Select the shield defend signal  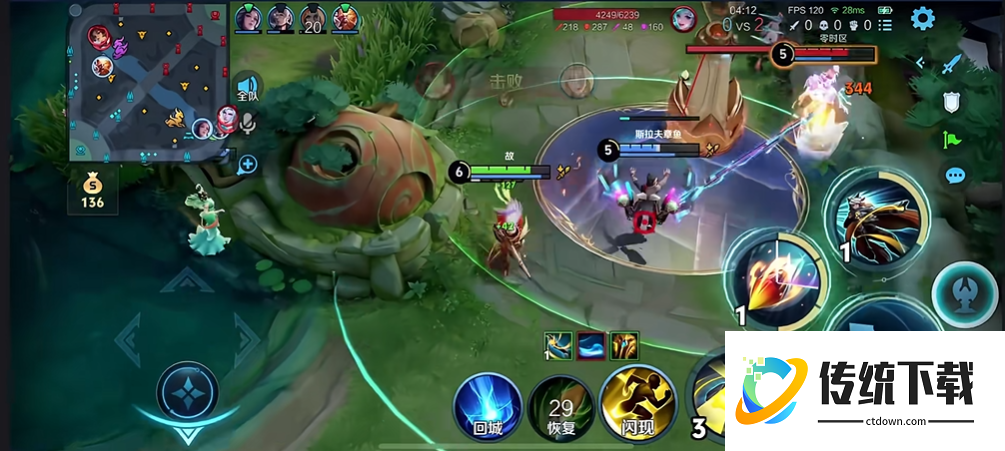coord(953,101)
